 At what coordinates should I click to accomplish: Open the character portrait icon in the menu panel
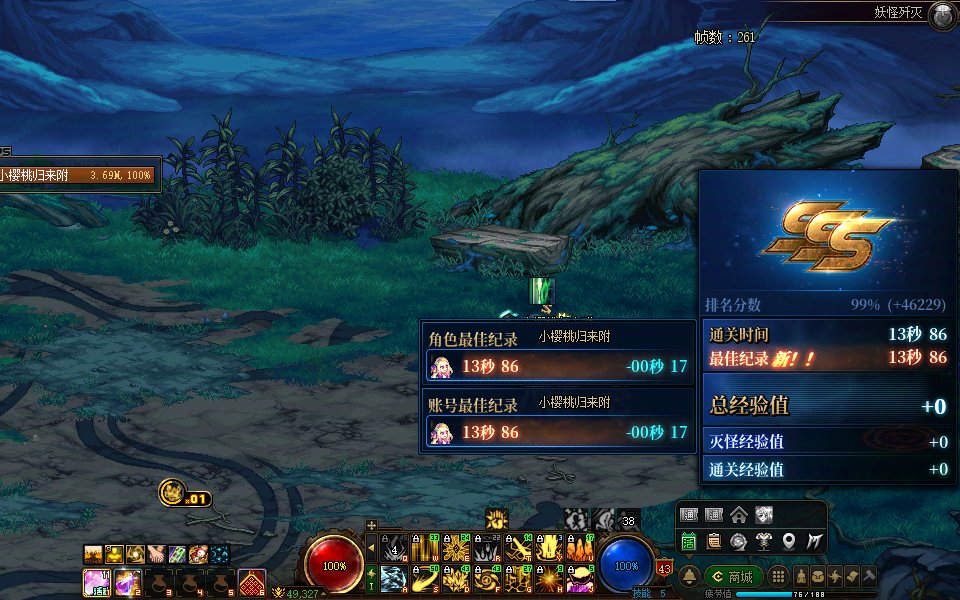click(x=763, y=515)
